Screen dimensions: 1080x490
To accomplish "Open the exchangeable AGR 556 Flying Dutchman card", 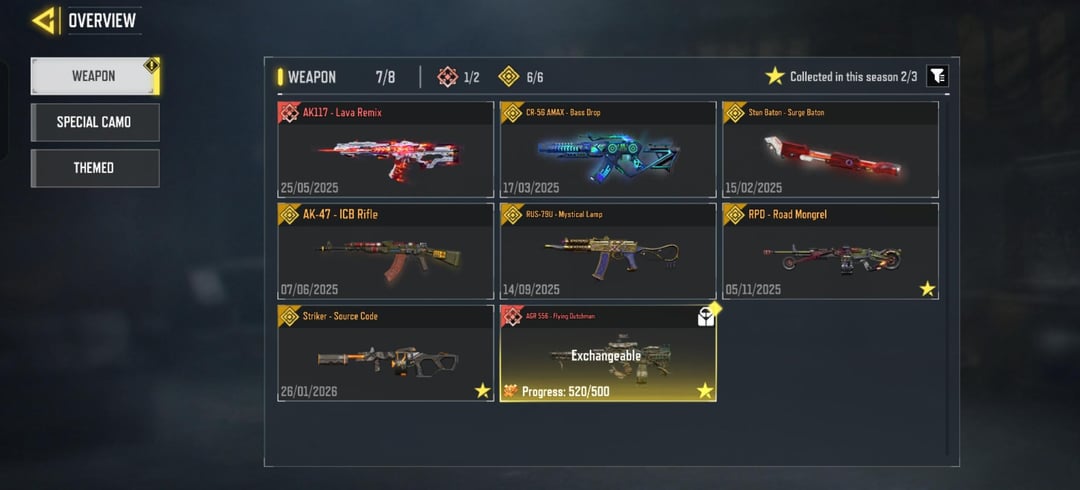I will (x=608, y=354).
